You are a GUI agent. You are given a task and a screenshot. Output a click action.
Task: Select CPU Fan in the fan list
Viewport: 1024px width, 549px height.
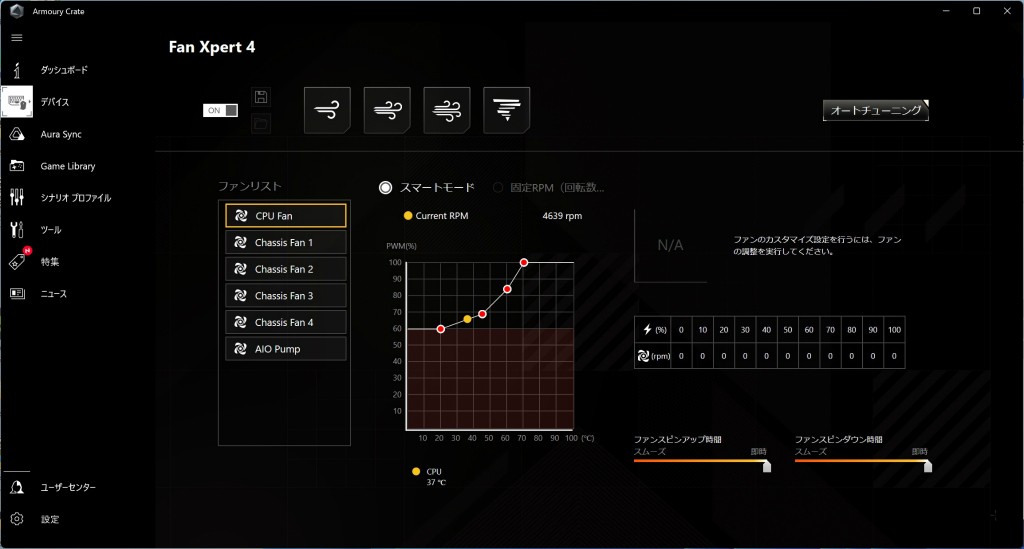point(286,215)
